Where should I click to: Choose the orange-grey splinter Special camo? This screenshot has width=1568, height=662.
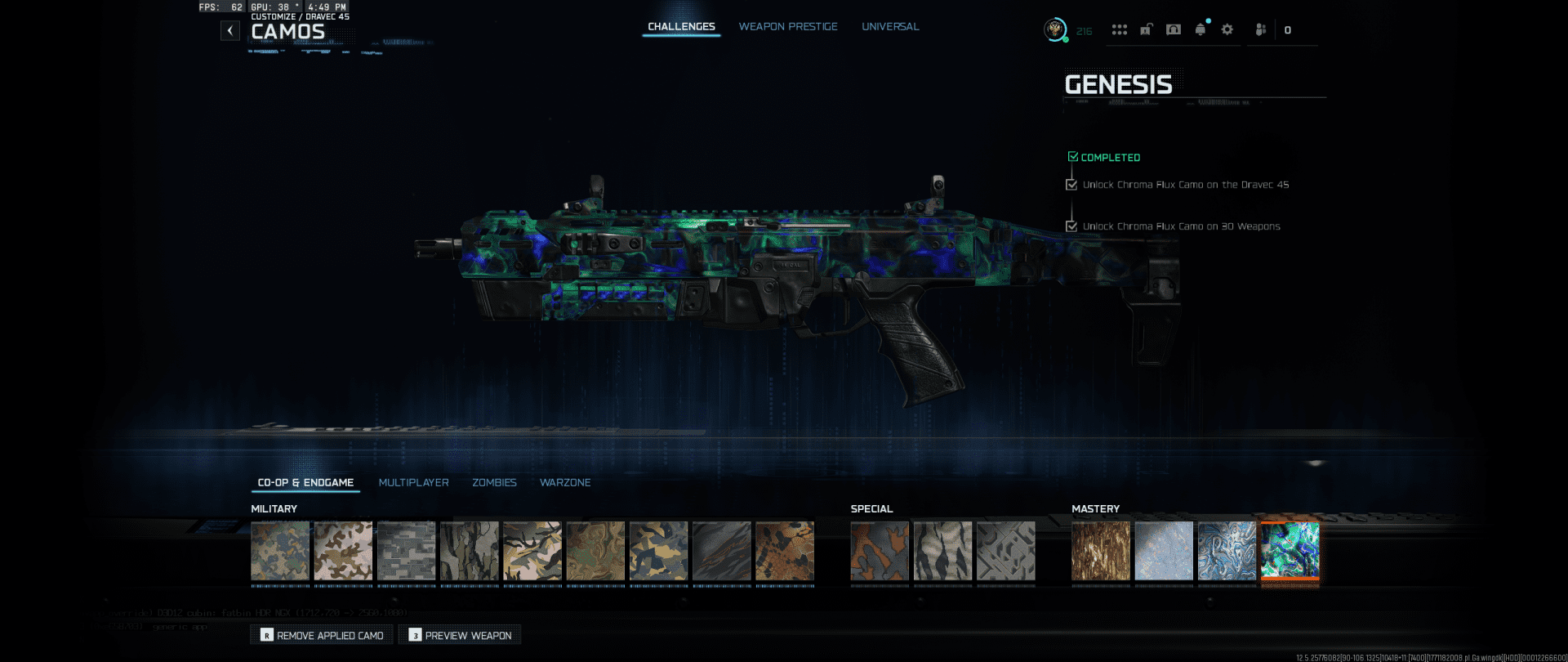click(879, 551)
